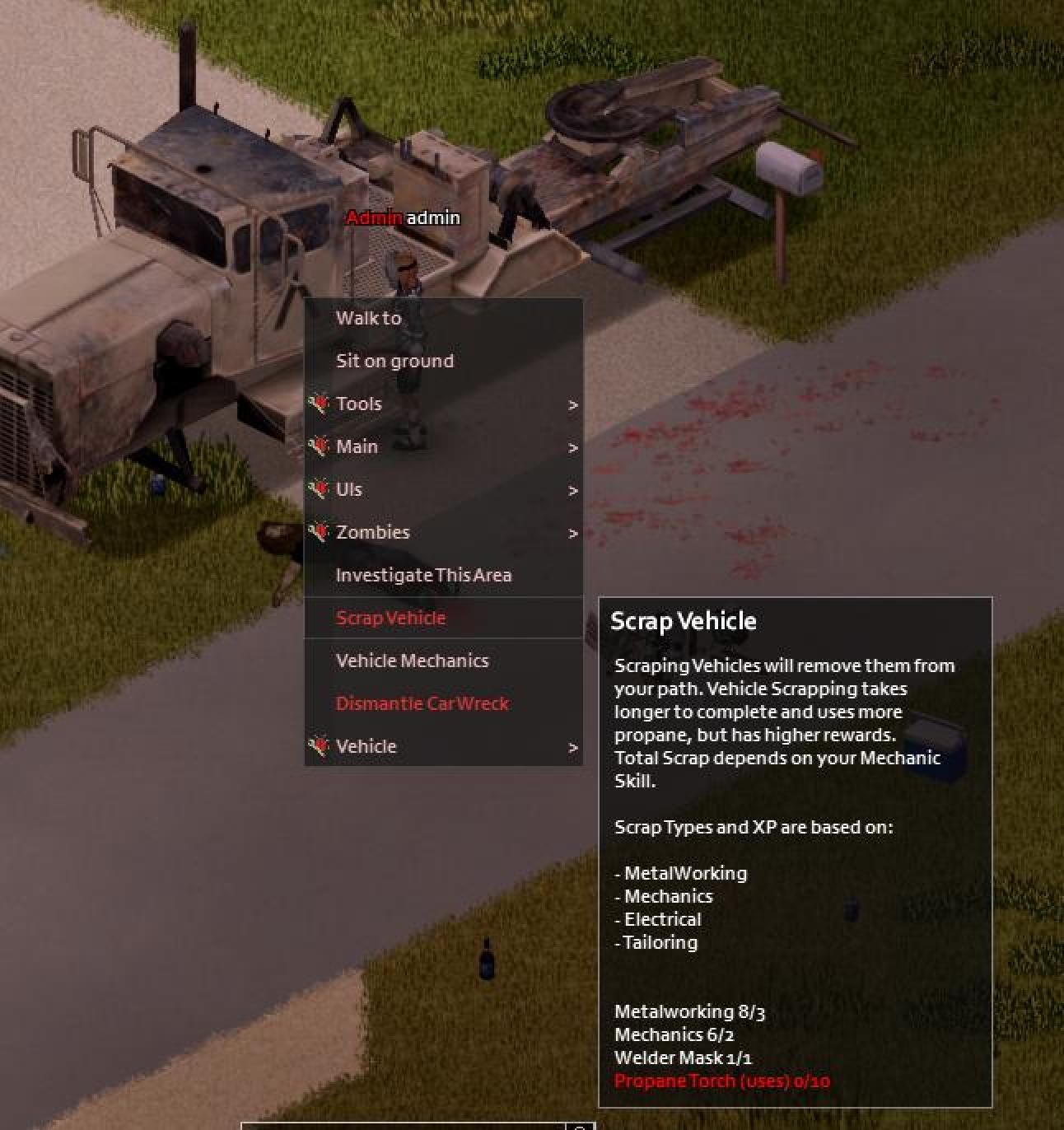Screen dimensions: 1064x1130
Task: Open the UIs submenu
Action: pyautogui.click(x=349, y=489)
